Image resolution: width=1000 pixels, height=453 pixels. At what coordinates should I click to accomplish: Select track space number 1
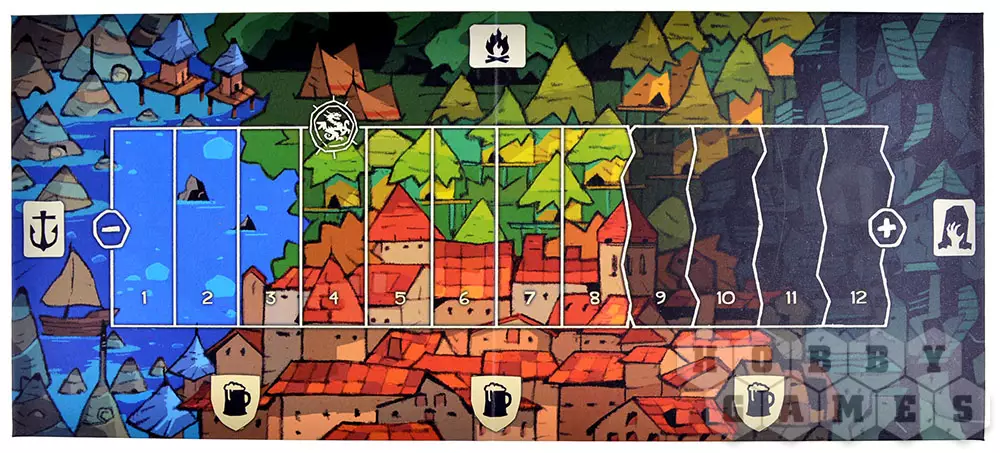[x=143, y=226]
